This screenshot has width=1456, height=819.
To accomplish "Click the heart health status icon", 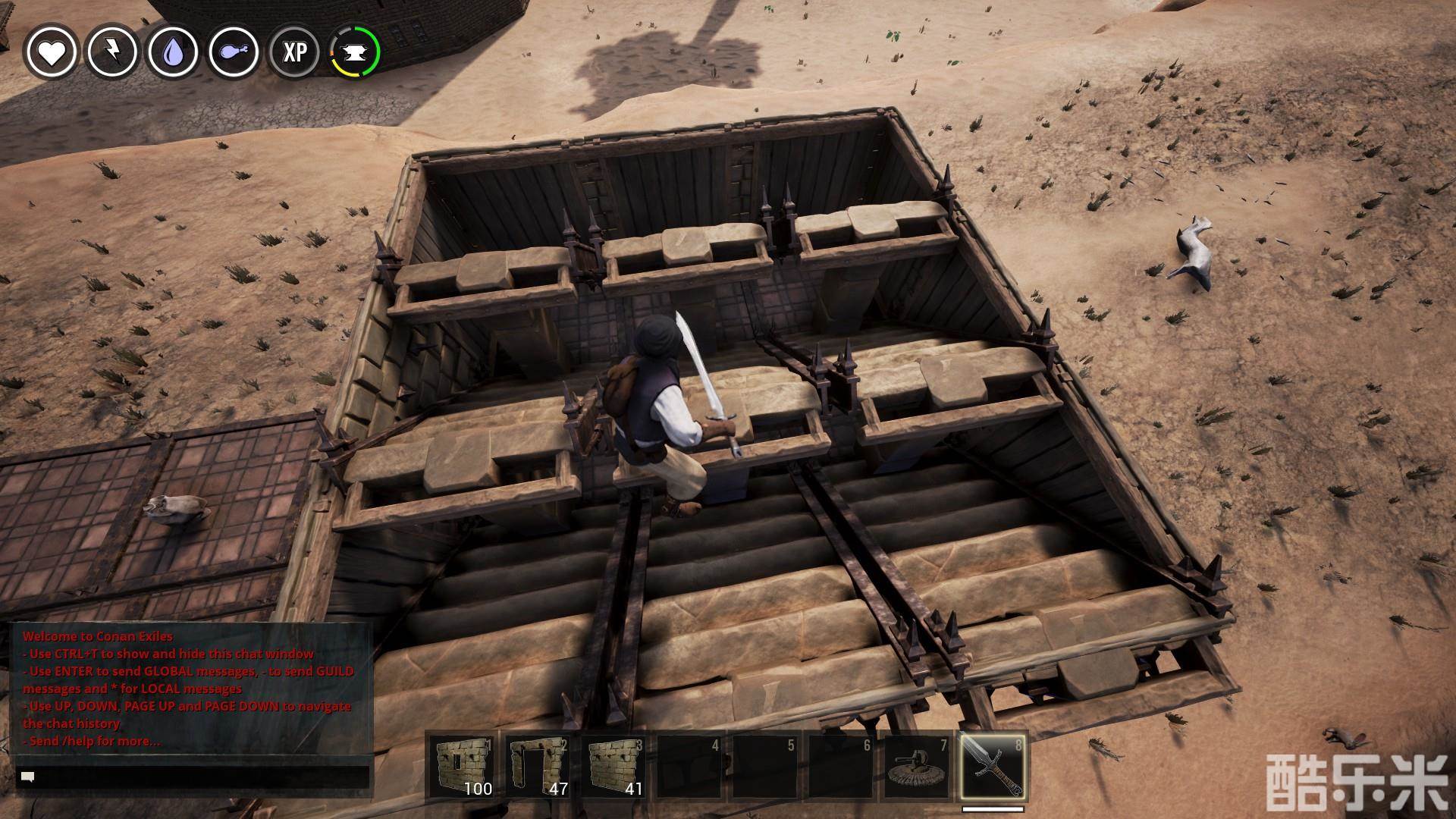I will pyautogui.click(x=52, y=52).
